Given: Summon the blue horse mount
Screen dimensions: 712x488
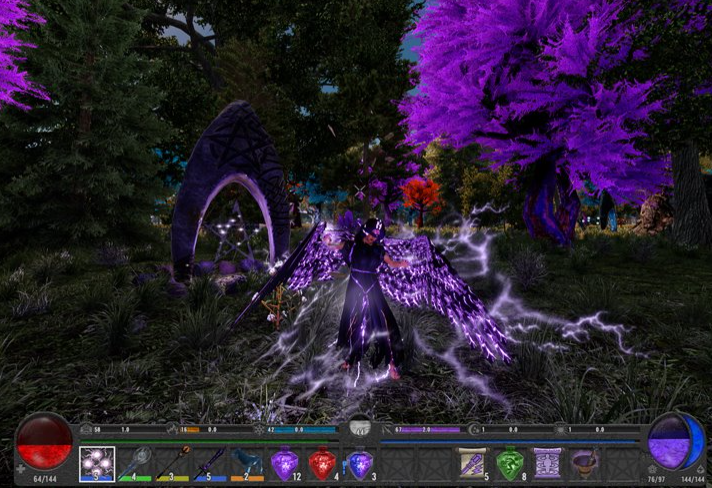Looking at the screenshot, I should (x=247, y=462).
